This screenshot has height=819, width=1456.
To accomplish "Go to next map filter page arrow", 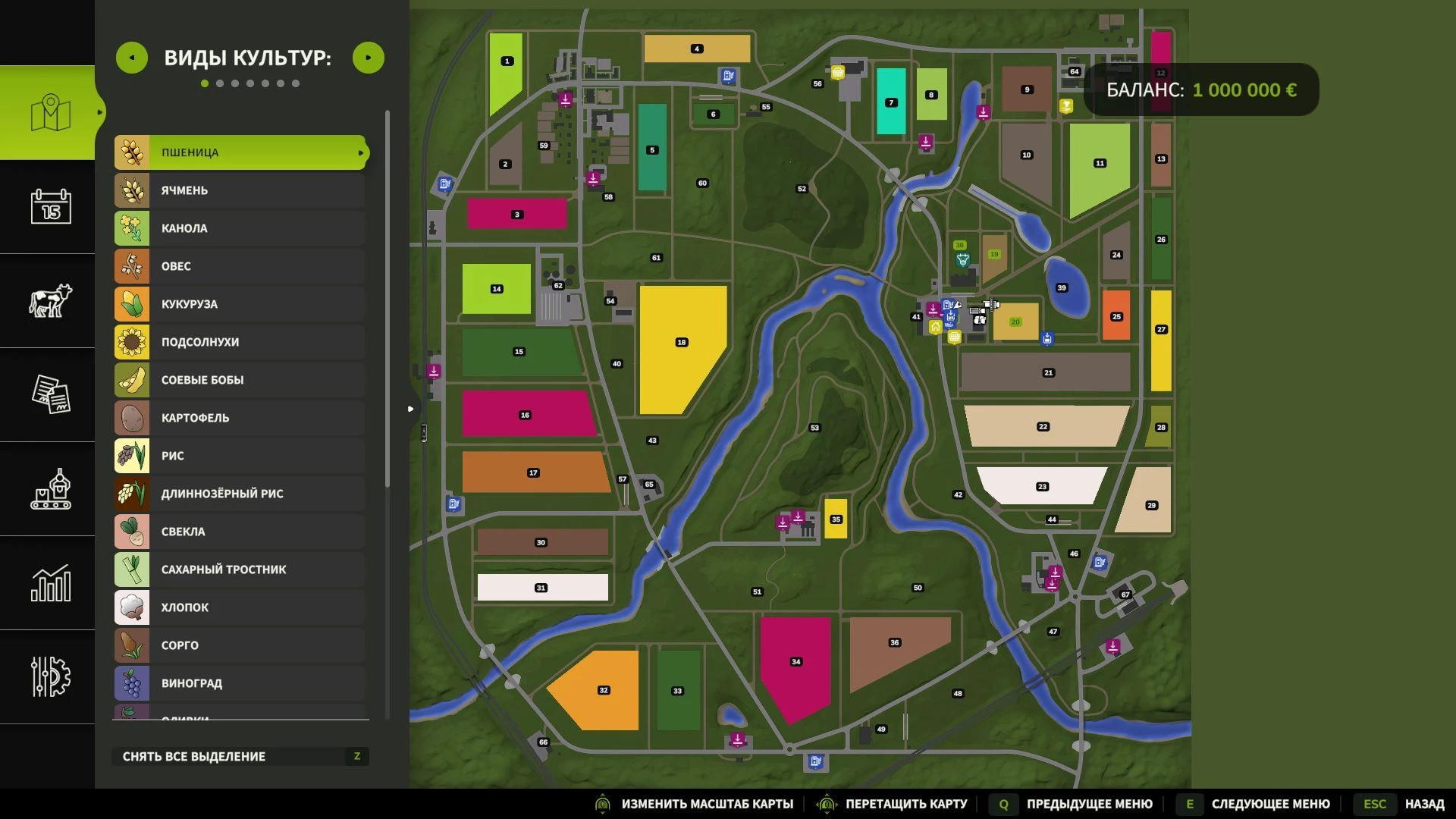I will pos(369,58).
